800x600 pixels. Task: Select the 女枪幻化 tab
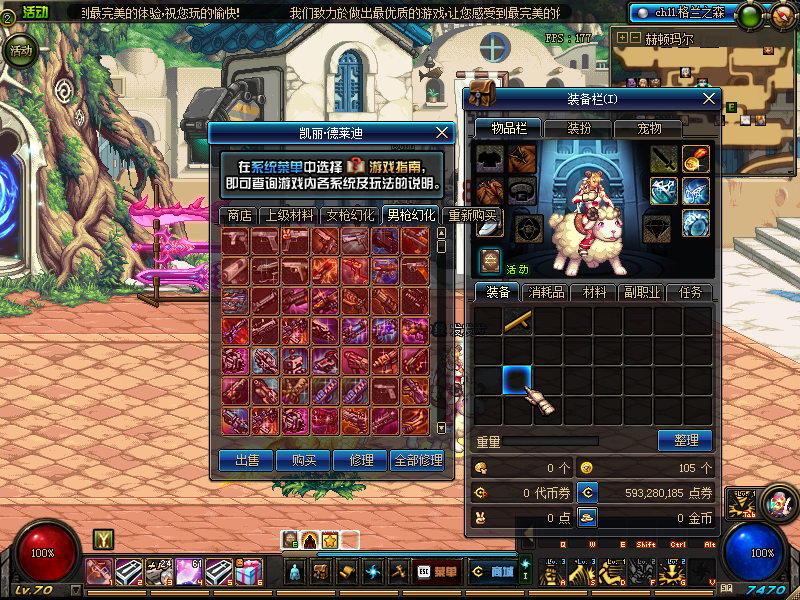click(350, 215)
